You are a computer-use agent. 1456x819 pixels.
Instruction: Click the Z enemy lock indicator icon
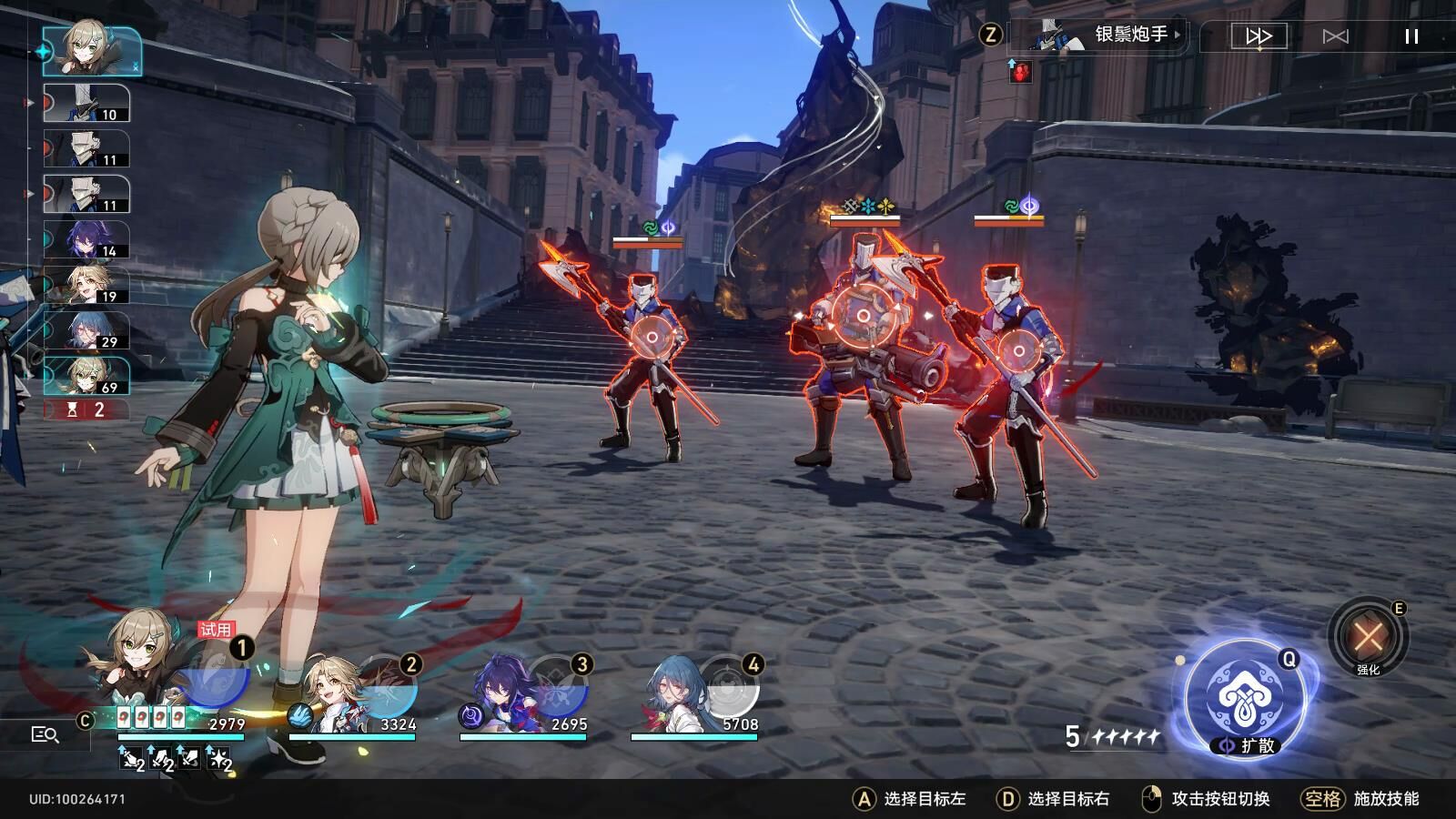click(991, 36)
